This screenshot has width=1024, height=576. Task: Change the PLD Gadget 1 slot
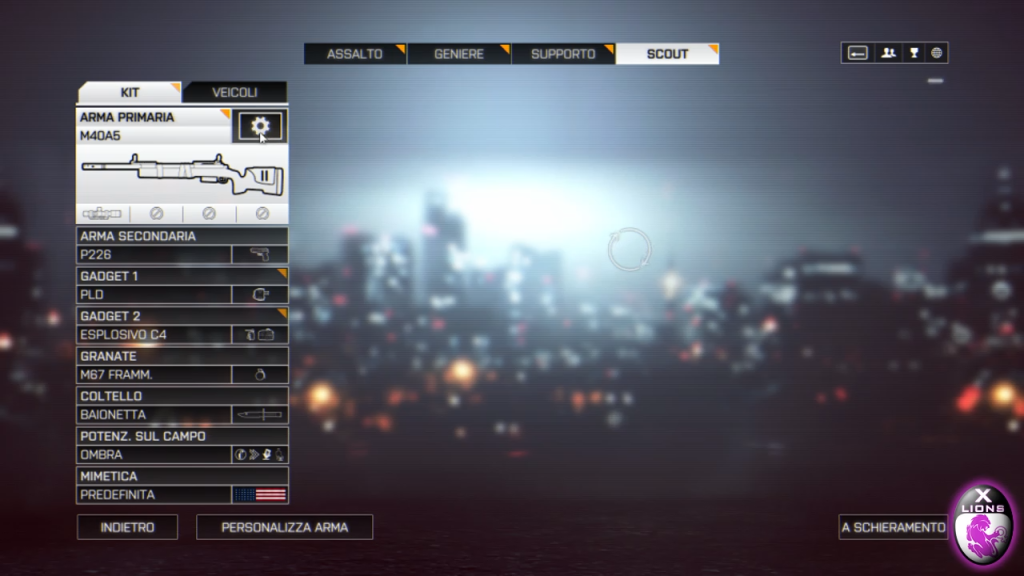pos(182,295)
